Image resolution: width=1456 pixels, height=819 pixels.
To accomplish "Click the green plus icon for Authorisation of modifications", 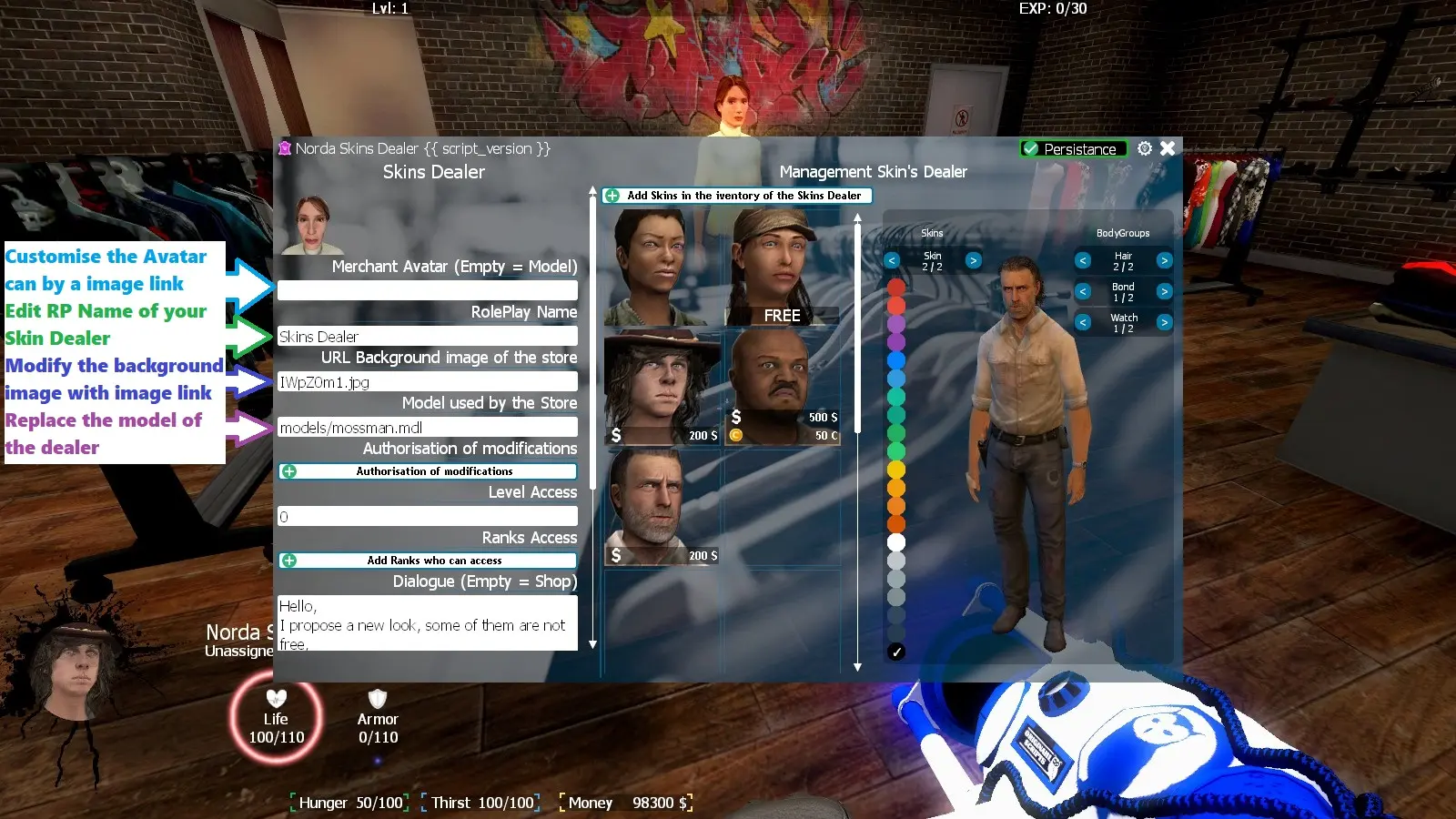I will 289,471.
